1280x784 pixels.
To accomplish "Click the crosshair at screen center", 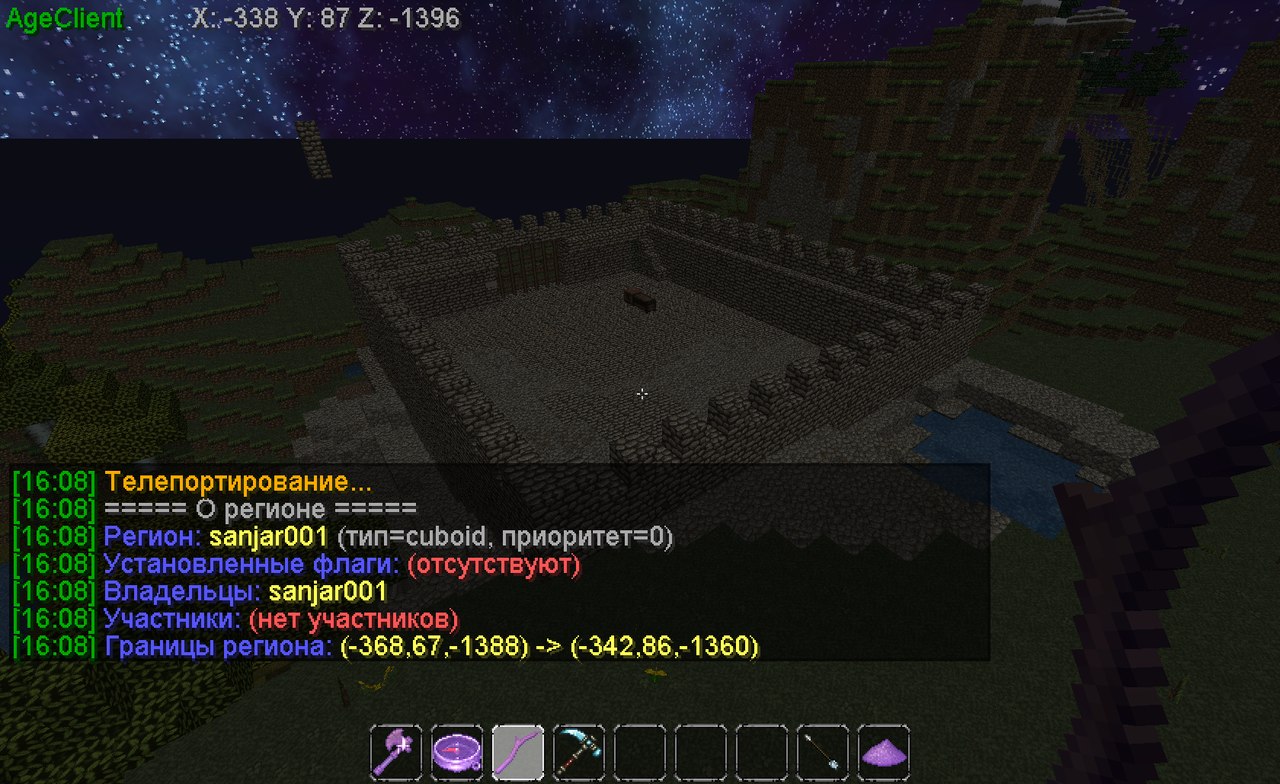I will (641, 395).
